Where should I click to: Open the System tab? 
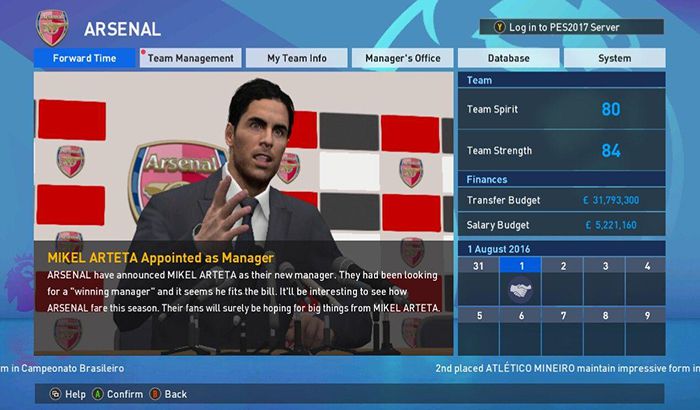(614, 58)
